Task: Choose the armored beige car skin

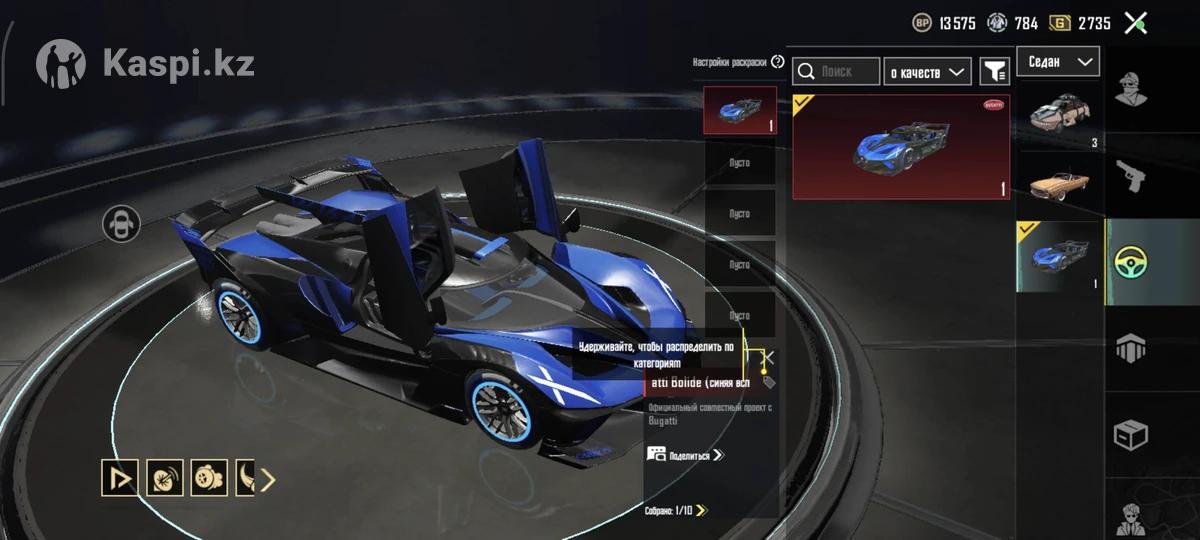Action: 1060,115
